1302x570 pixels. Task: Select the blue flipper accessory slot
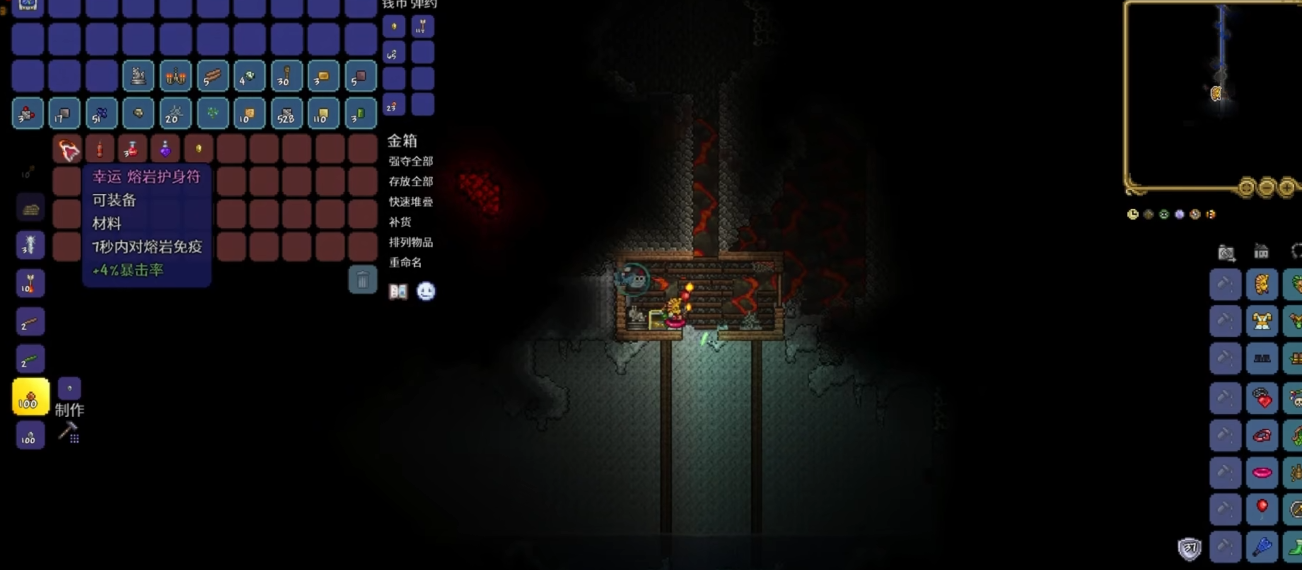1262,546
